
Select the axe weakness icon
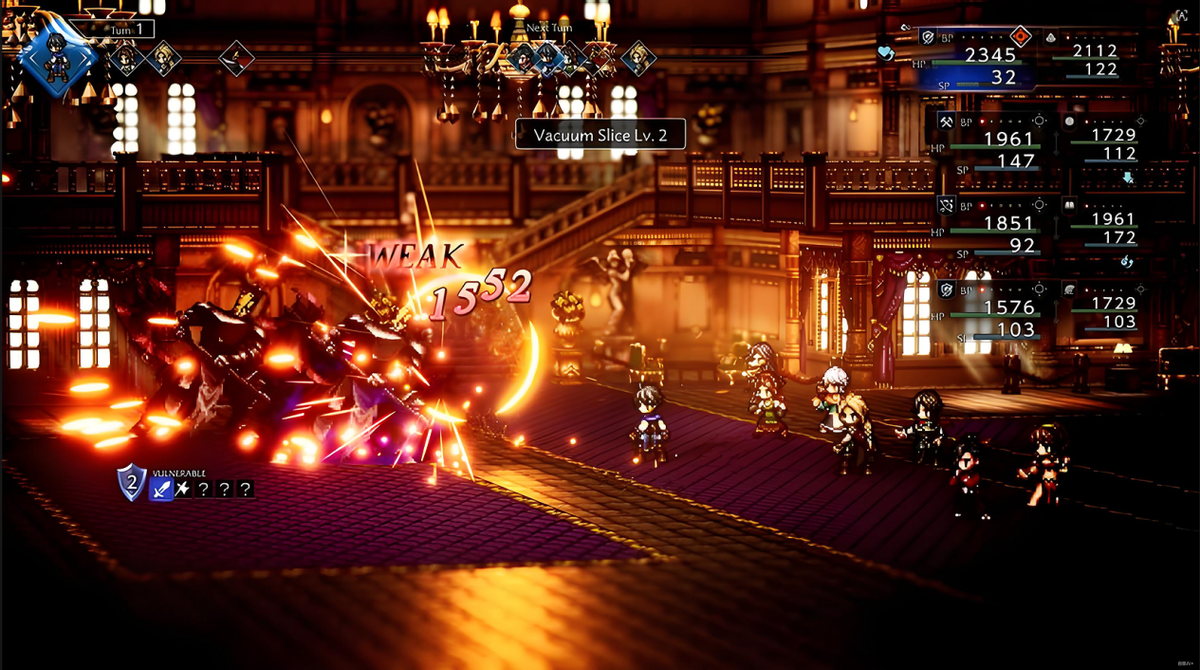click(185, 489)
